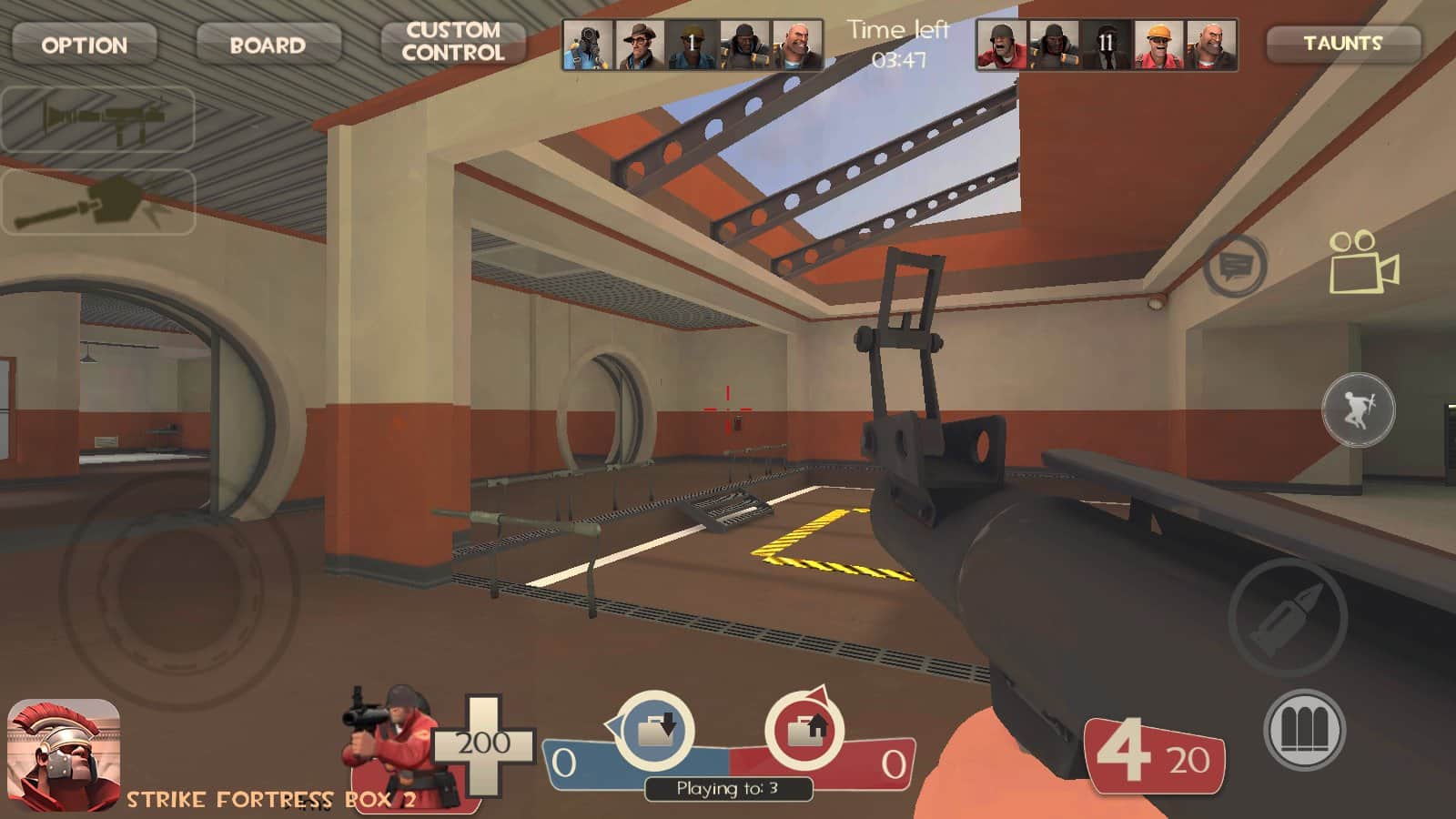This screenshot has height=819, width=1456.
Task: Reload using the ammo magazine button
Action: coord(1305,730)
